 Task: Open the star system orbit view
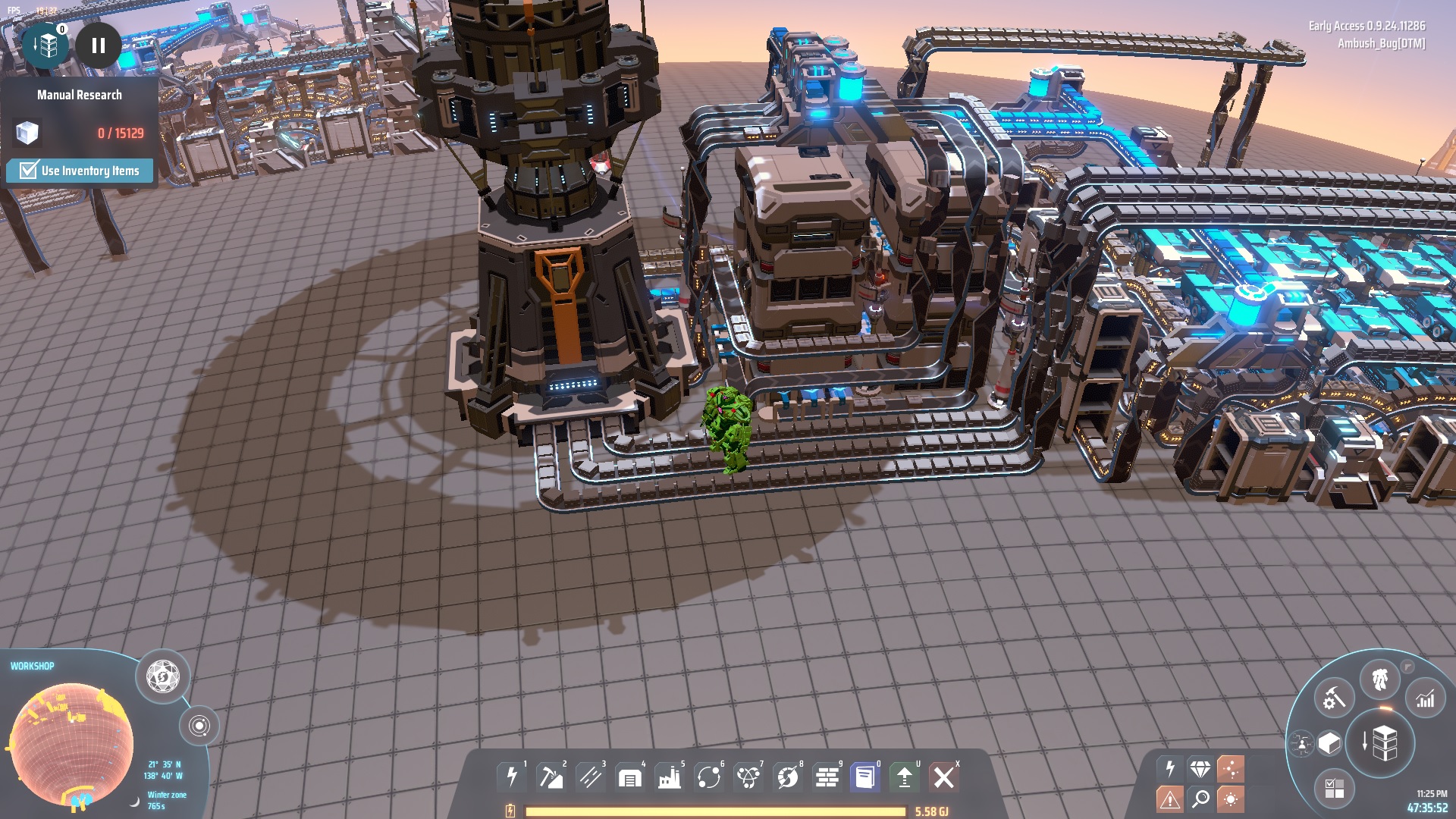pyautogui.click(x=199, y=726)
